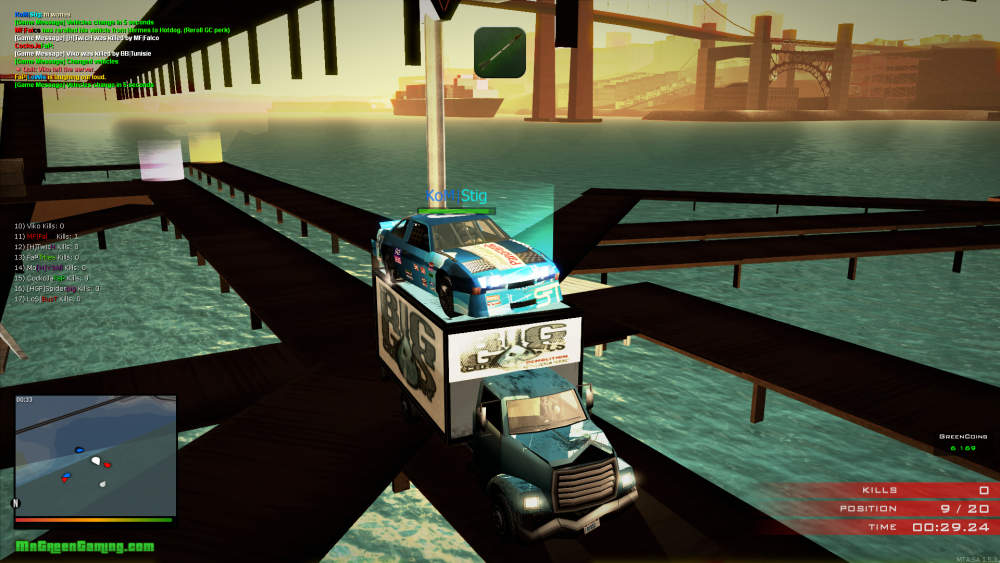This screenshot has height=563, width=1000.
Task: Open the MrGreenGaming.com logo link
Action: 85,547
